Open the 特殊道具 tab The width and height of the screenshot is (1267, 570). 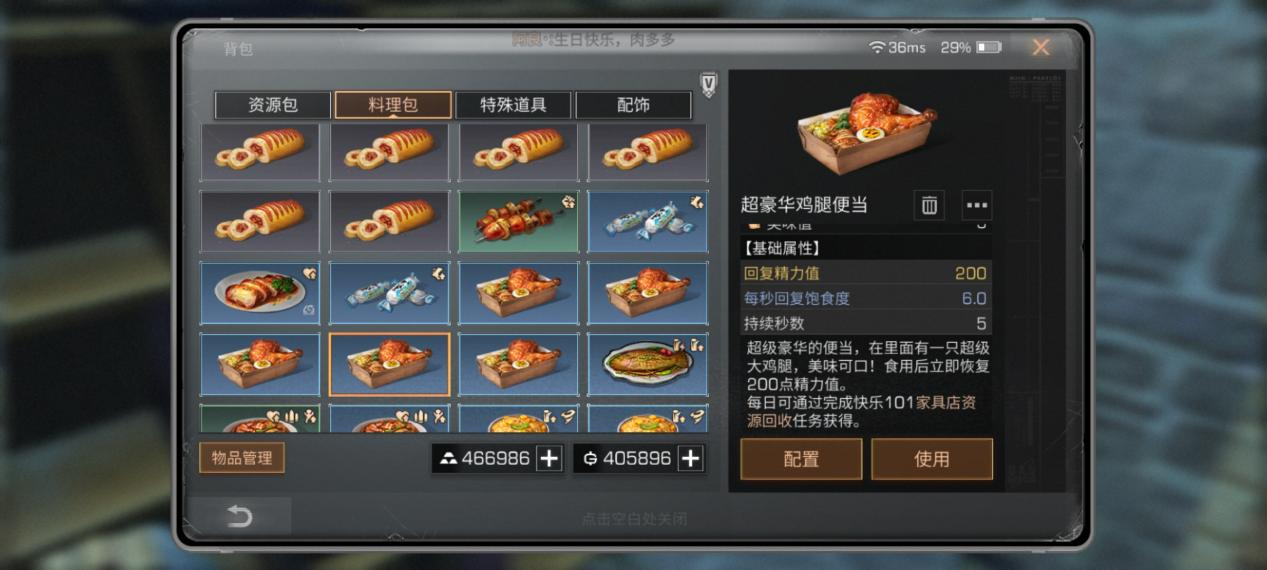tap(513, 105)
